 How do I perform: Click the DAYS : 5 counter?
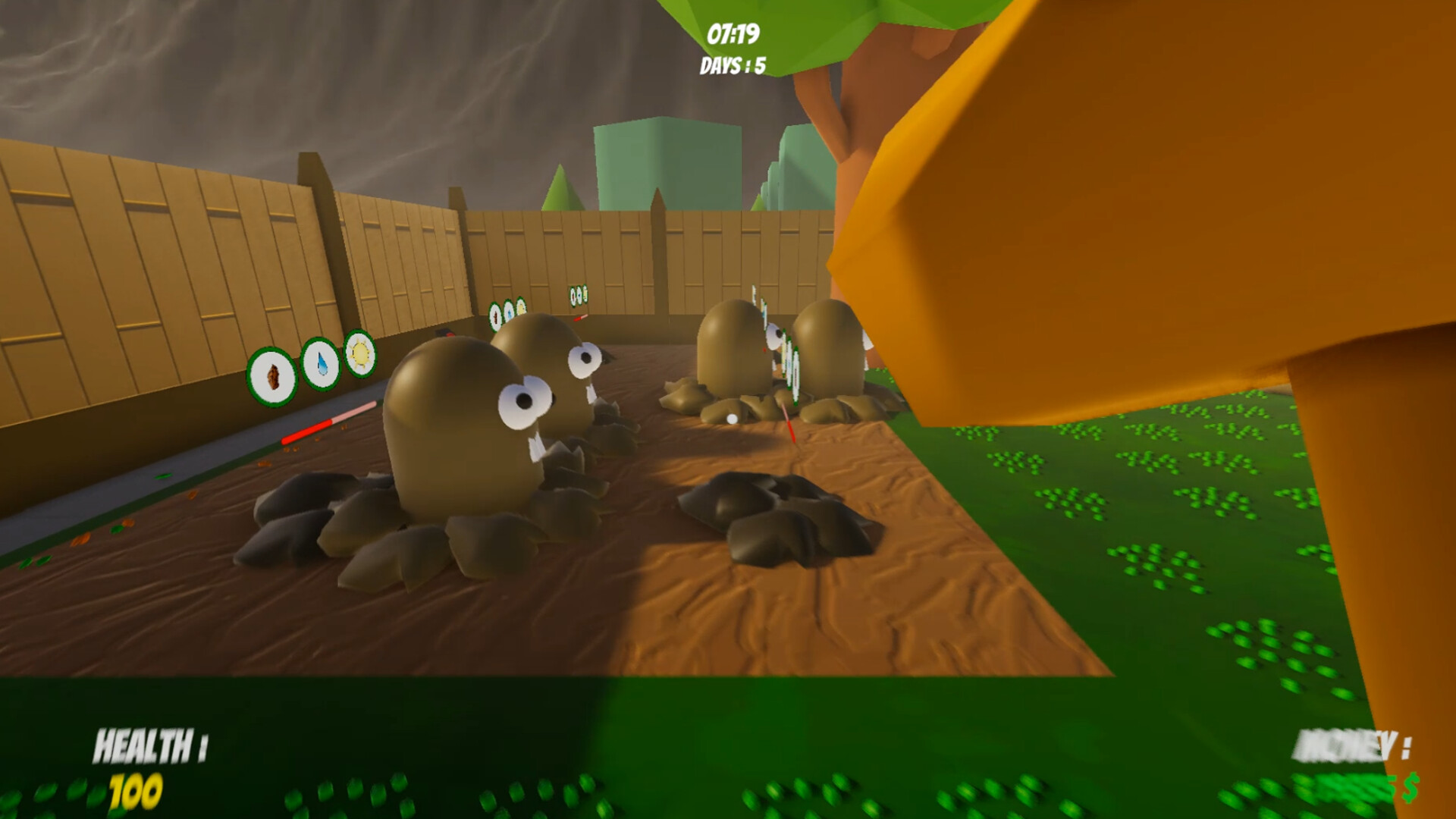coord(733,66)
